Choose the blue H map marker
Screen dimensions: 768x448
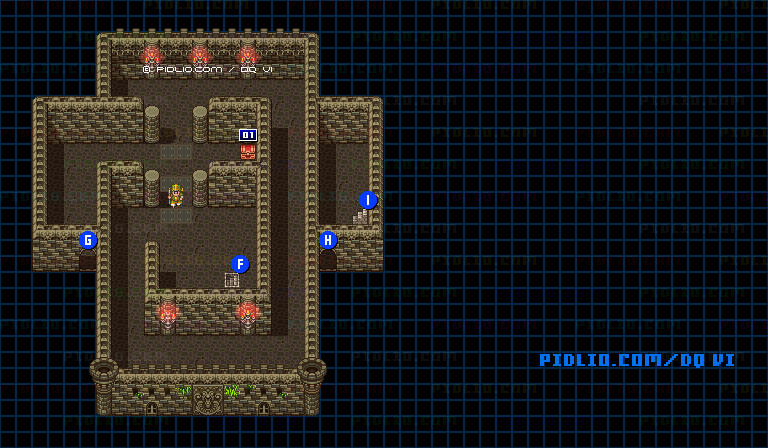tap(328, 240)
